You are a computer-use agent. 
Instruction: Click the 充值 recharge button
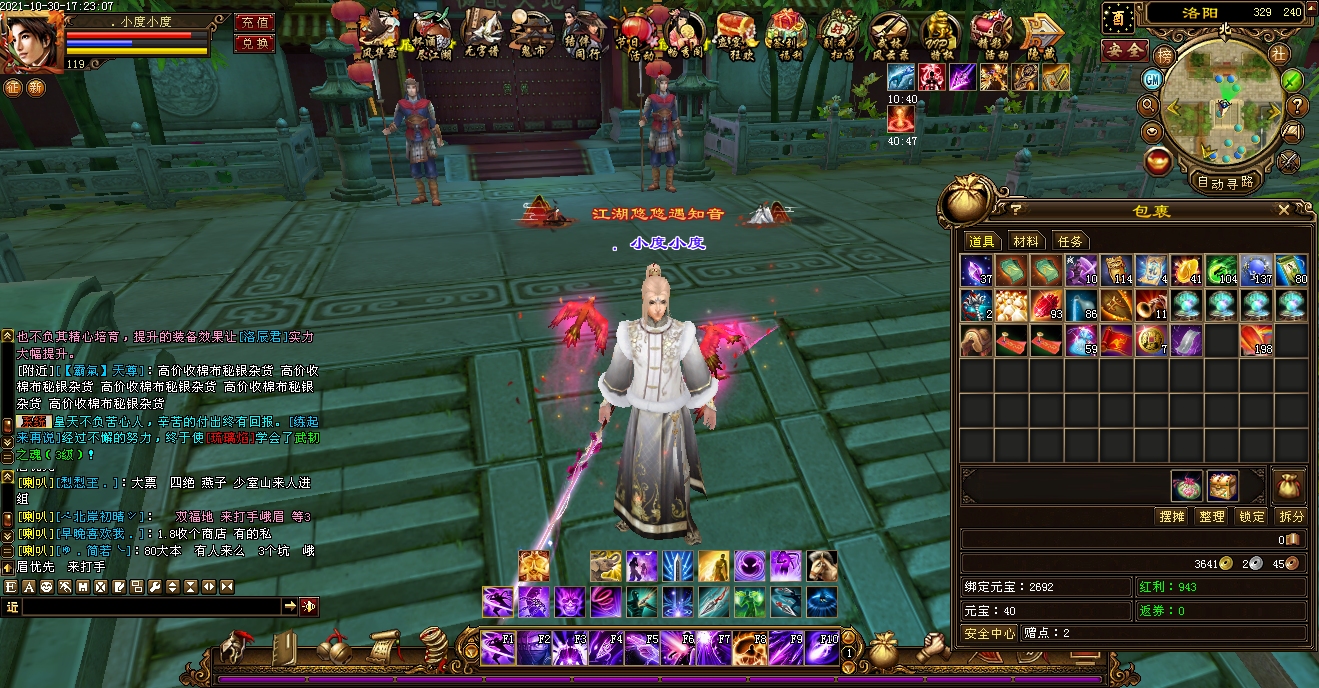[x=254, y=22]
